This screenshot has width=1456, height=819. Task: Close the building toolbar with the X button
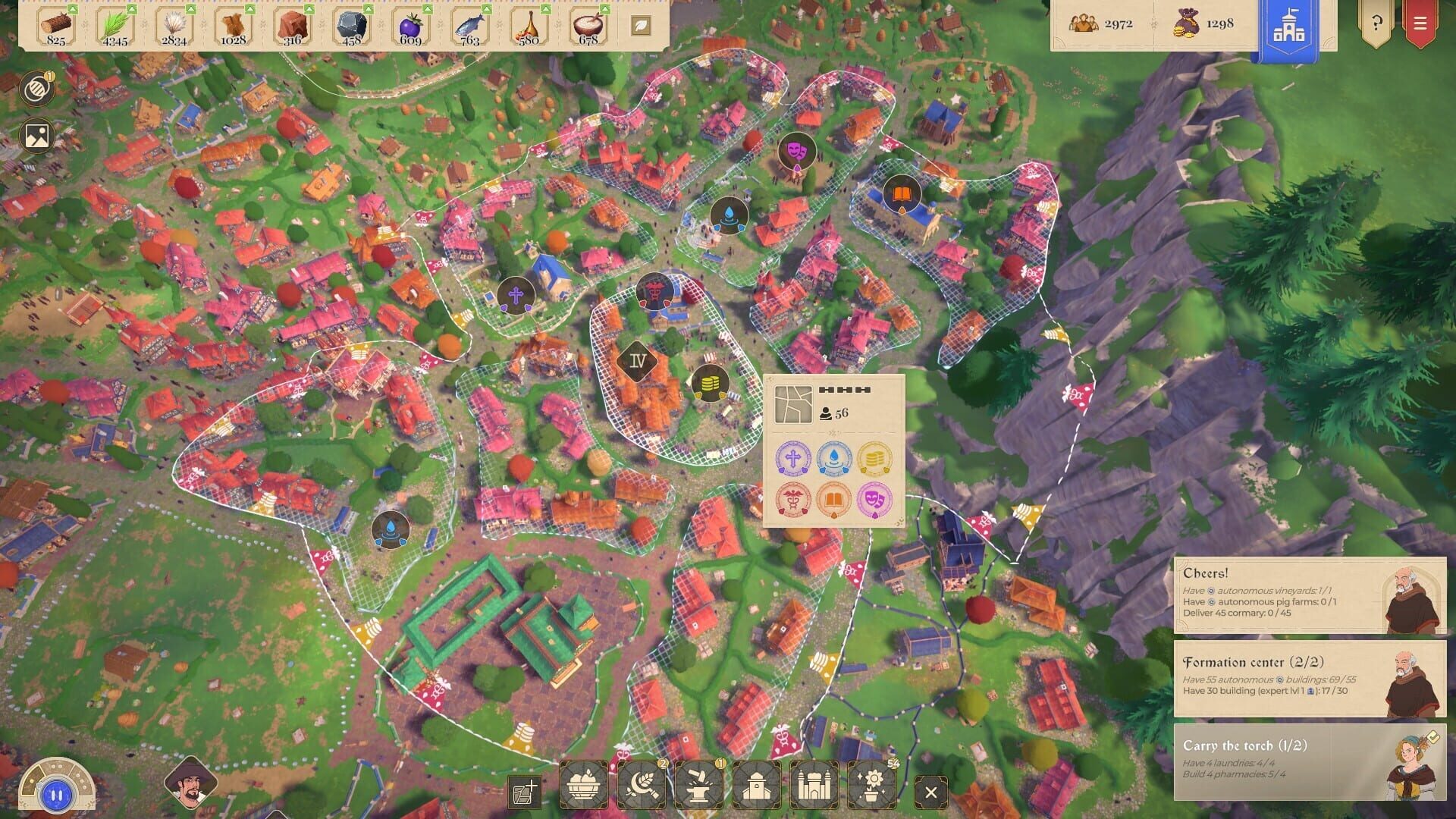point(931,792)
